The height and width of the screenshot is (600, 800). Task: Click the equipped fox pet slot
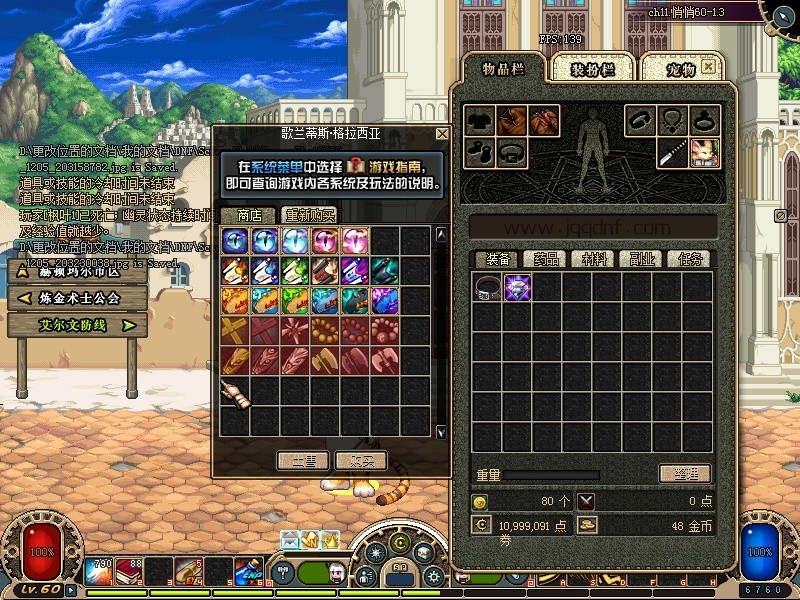click(x=704, y=153)
